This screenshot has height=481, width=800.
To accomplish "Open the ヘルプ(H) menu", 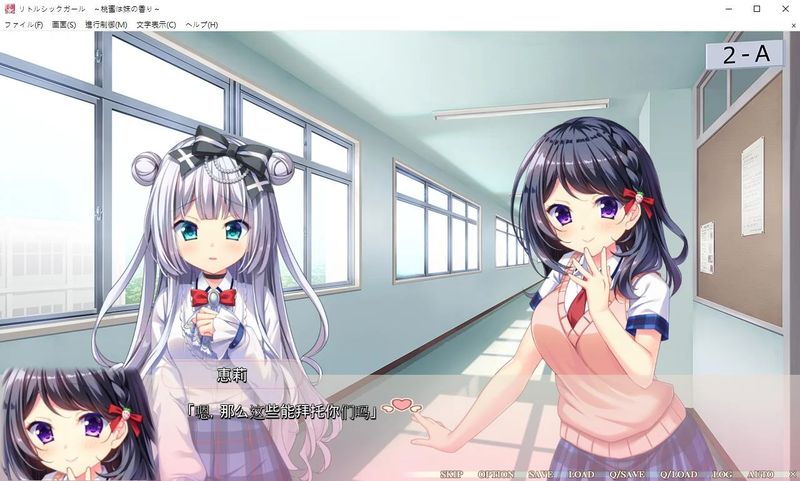I will pos(201,24).
